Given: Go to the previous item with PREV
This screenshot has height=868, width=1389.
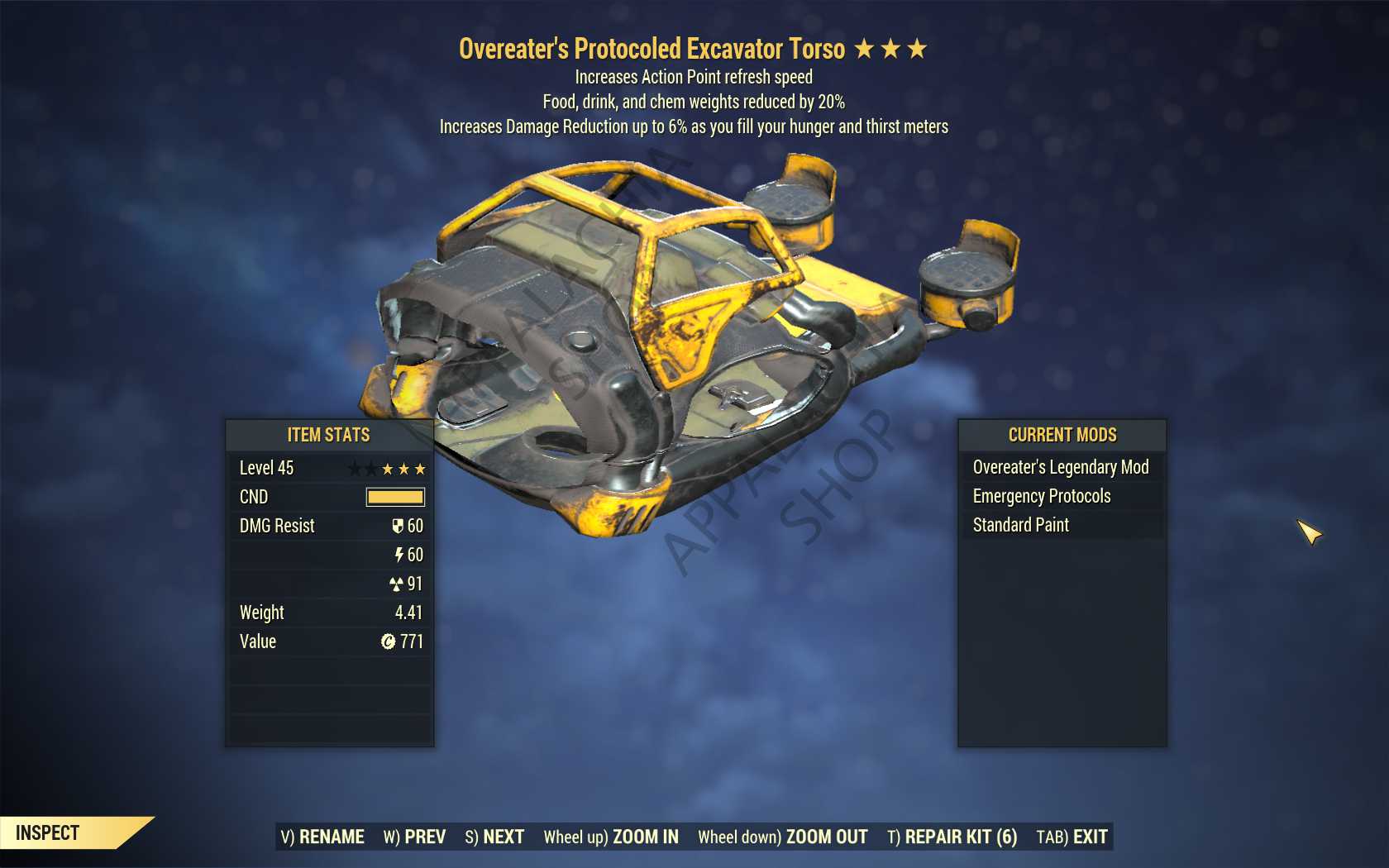Looking at the screenshot, I should coord(415,837).
